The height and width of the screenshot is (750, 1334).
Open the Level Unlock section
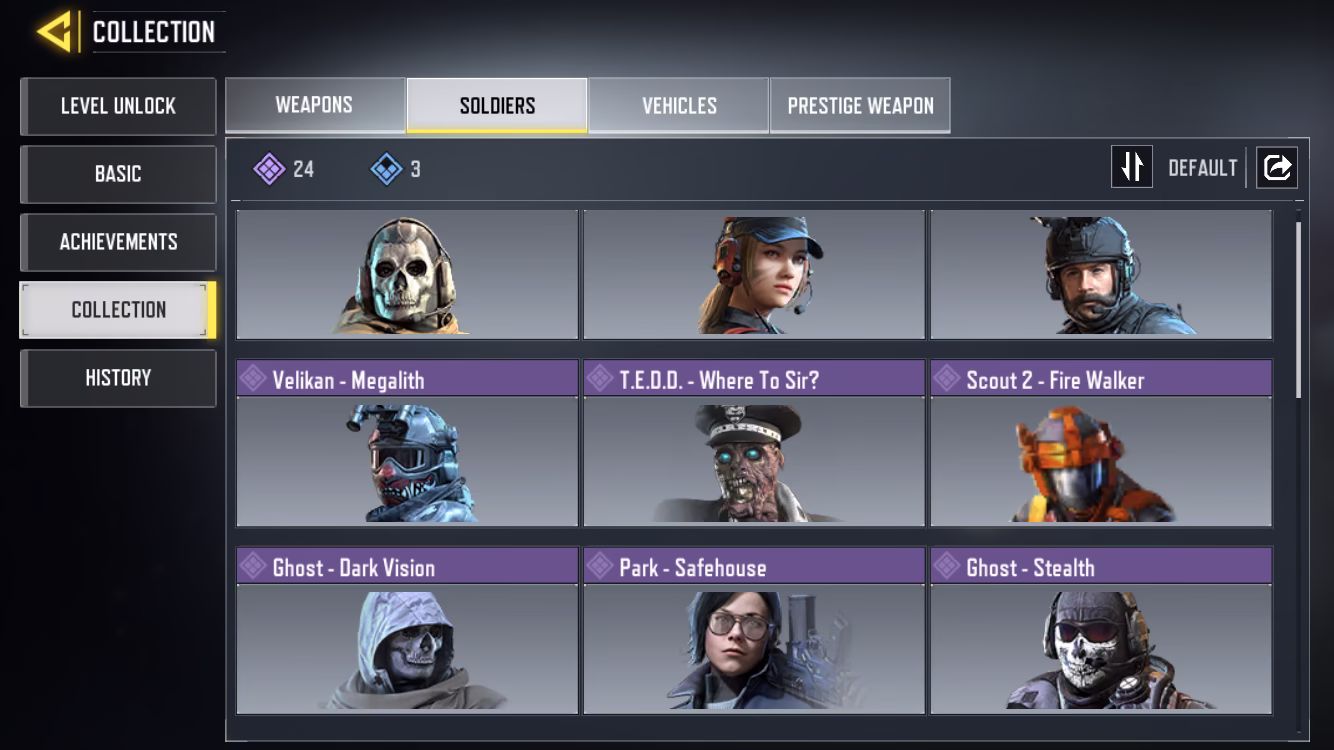[x=118, y=106]
